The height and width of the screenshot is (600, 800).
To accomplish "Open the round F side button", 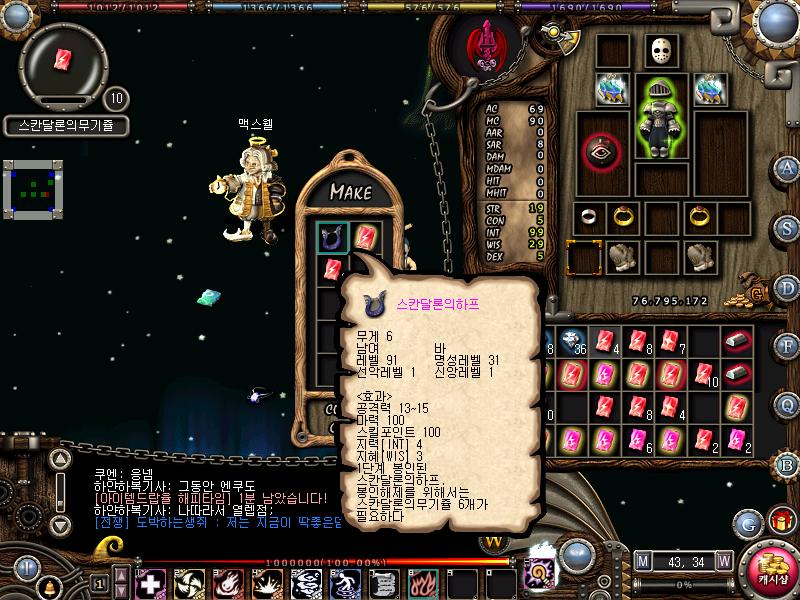I will pyautogui.click(x=788, y=345).
